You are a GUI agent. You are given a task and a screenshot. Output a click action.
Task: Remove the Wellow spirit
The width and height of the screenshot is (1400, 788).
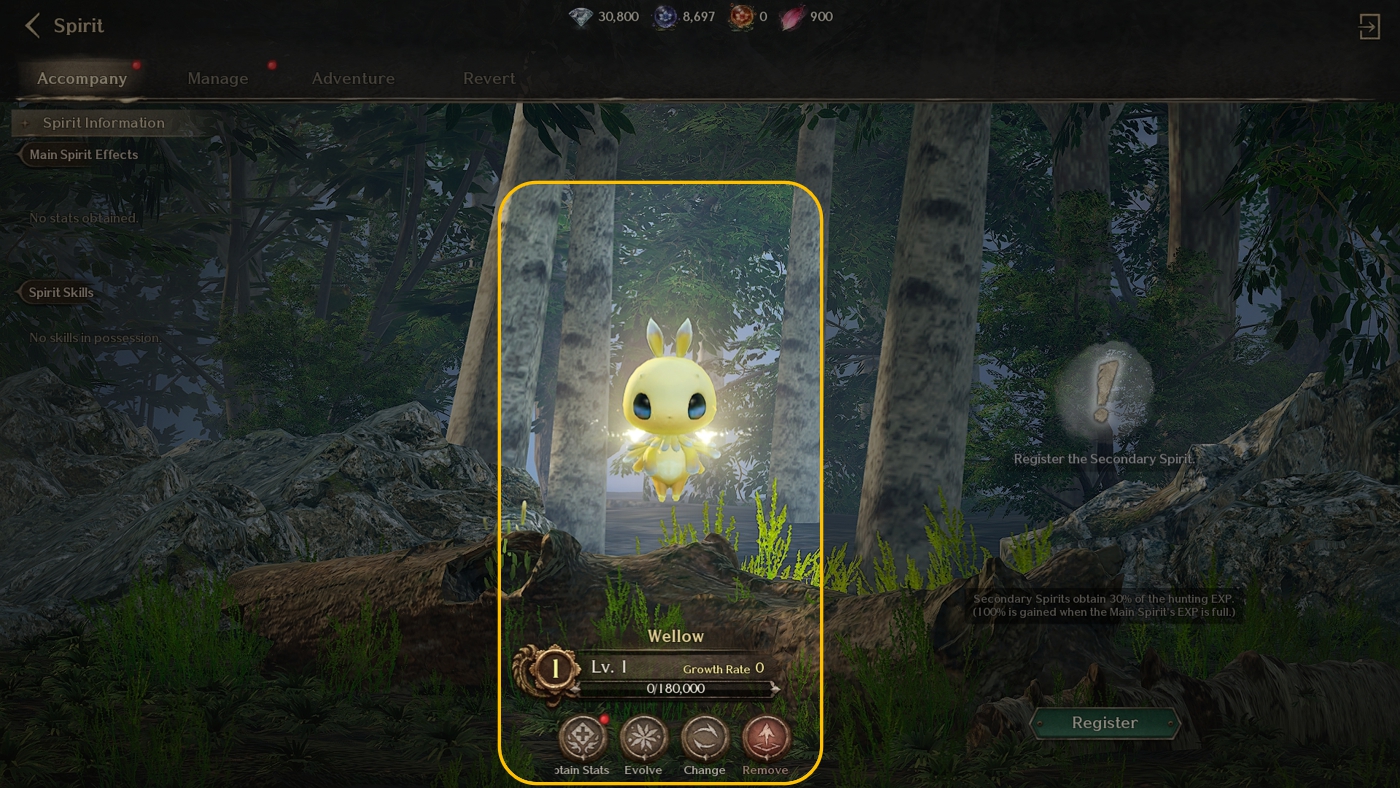point(766,741)
